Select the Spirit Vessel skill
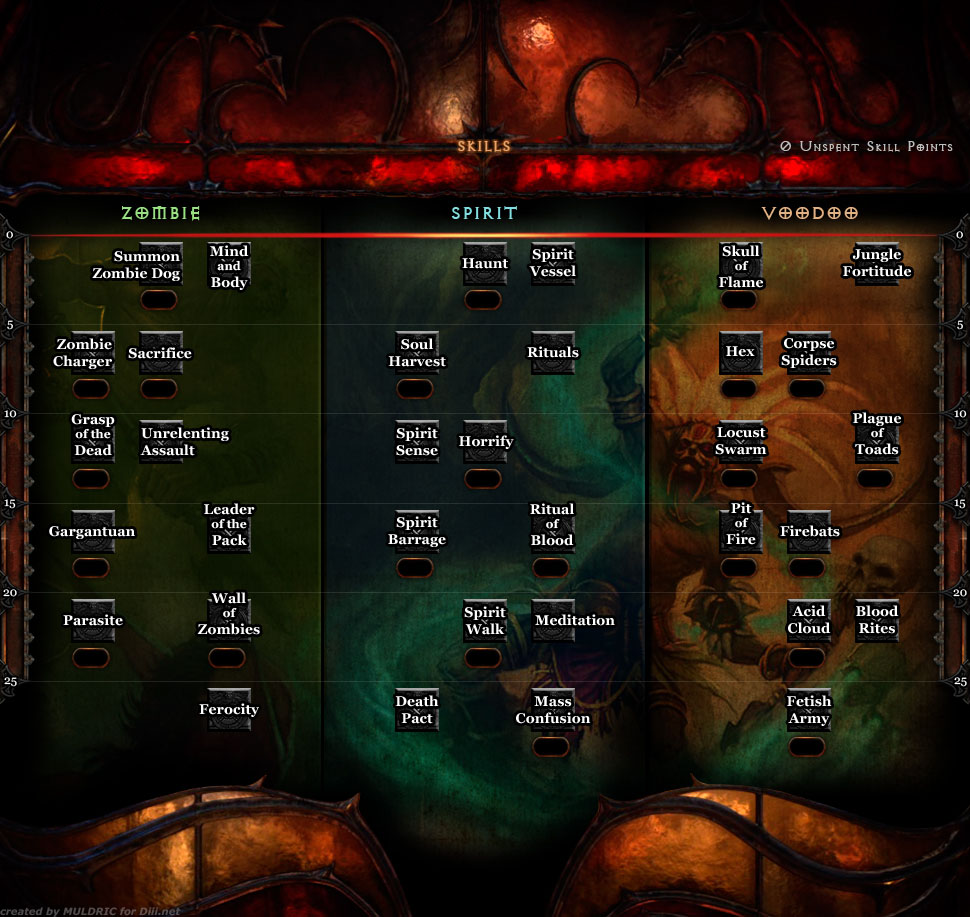 553,264
